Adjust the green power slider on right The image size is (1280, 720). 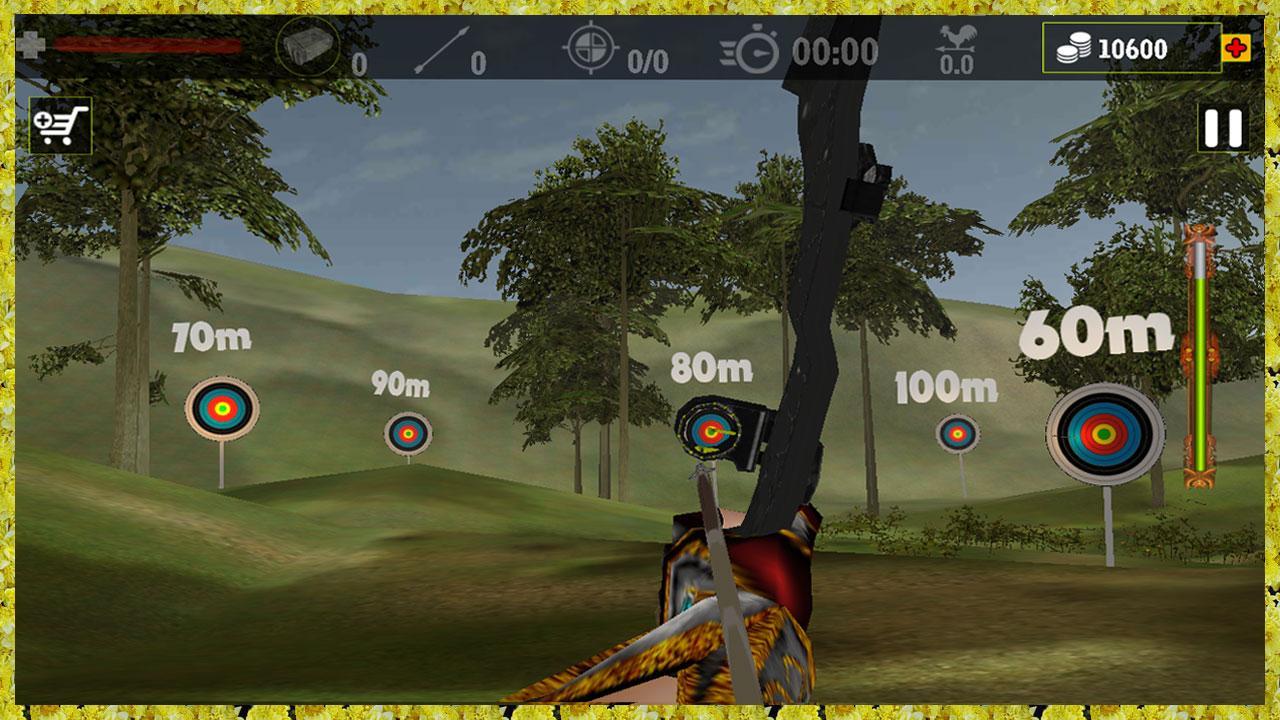(x=1199, y=360)
